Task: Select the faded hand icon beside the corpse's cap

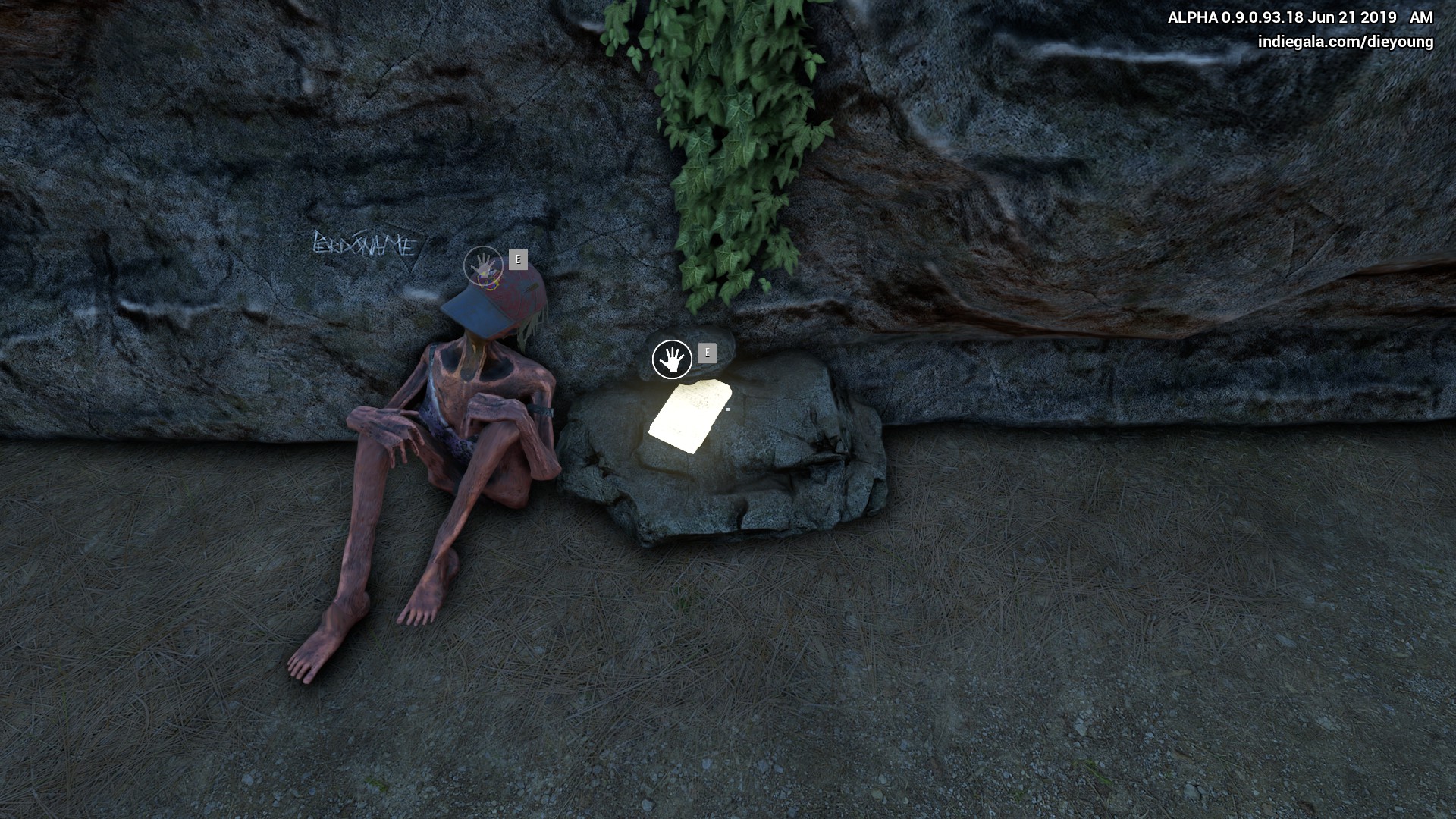Action: click(x=483, y=266)
